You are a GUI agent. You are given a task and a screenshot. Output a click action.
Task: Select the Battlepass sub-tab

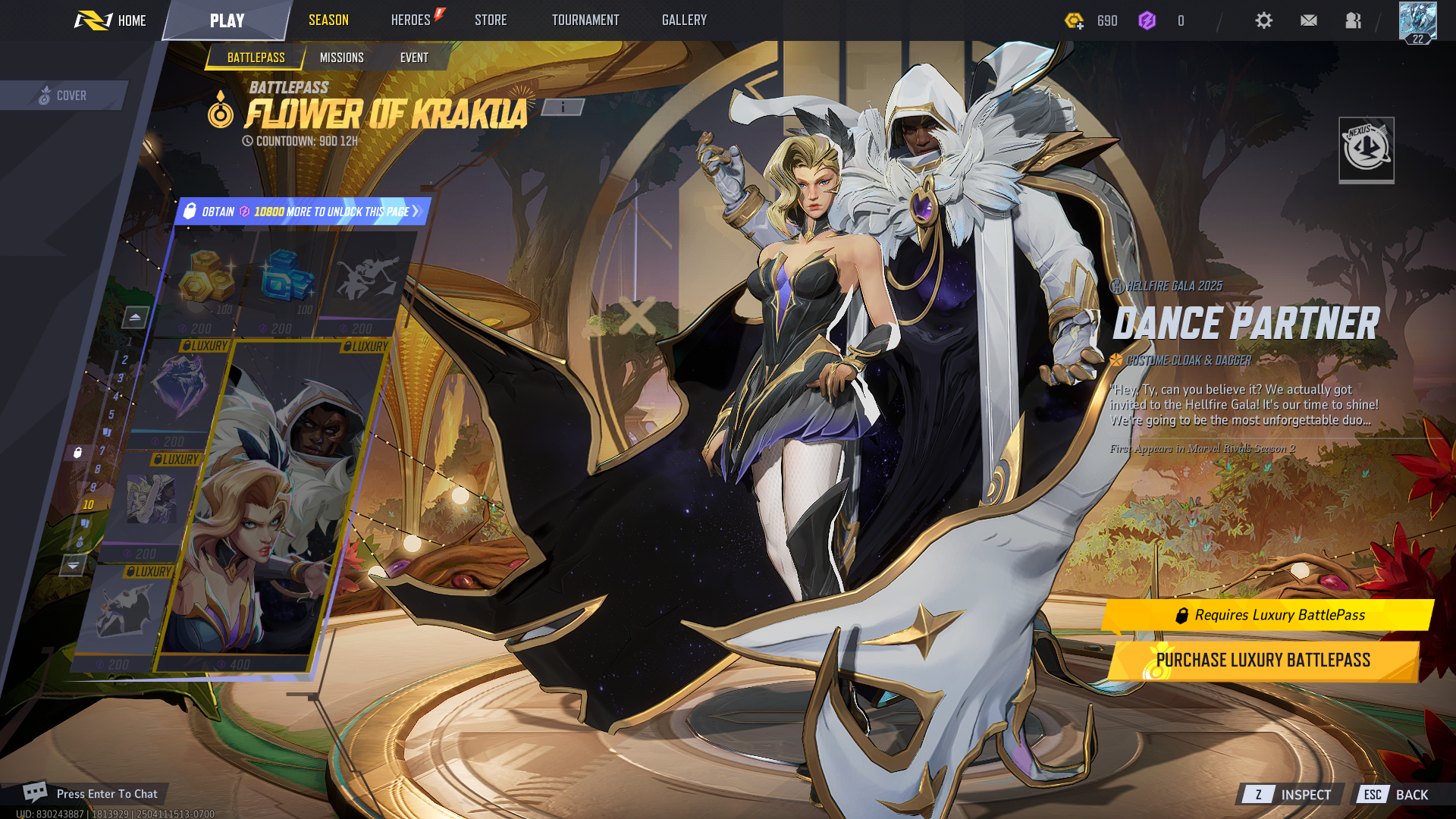[x=256, y=58]
